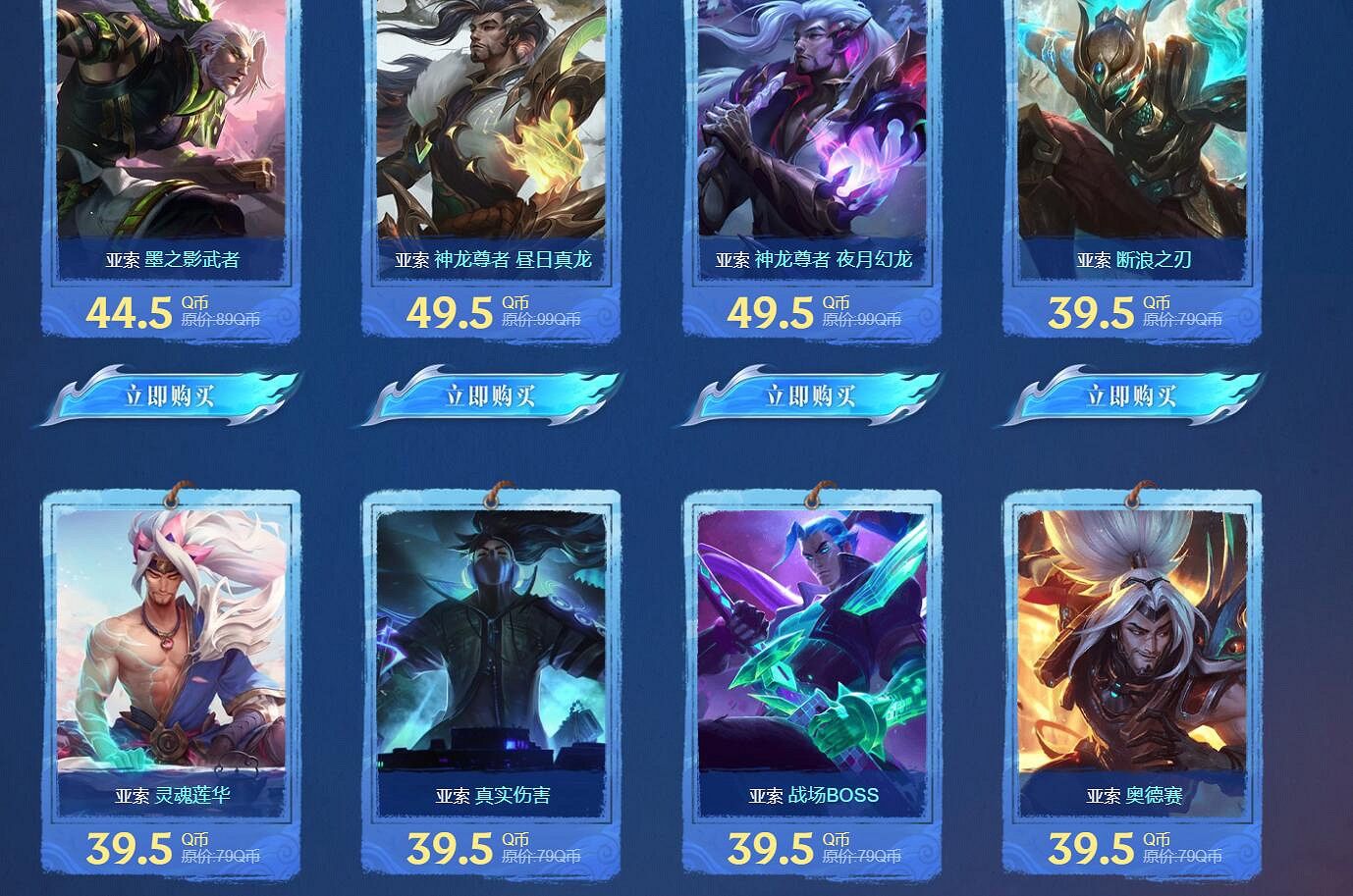Click the 立即购买 button under 昼日真龙
The height and width of the screenshot is (896, 1353).
pos(491,395)
